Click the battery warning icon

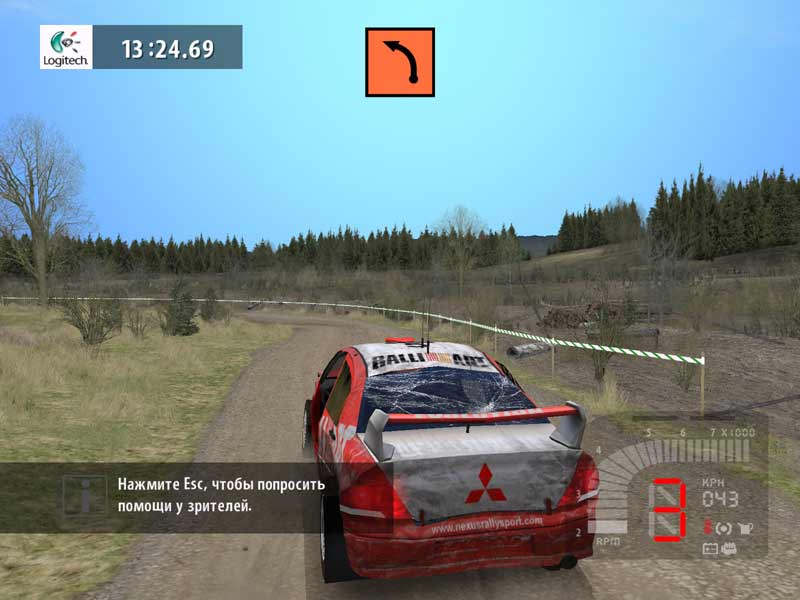(x=711, y=548)
